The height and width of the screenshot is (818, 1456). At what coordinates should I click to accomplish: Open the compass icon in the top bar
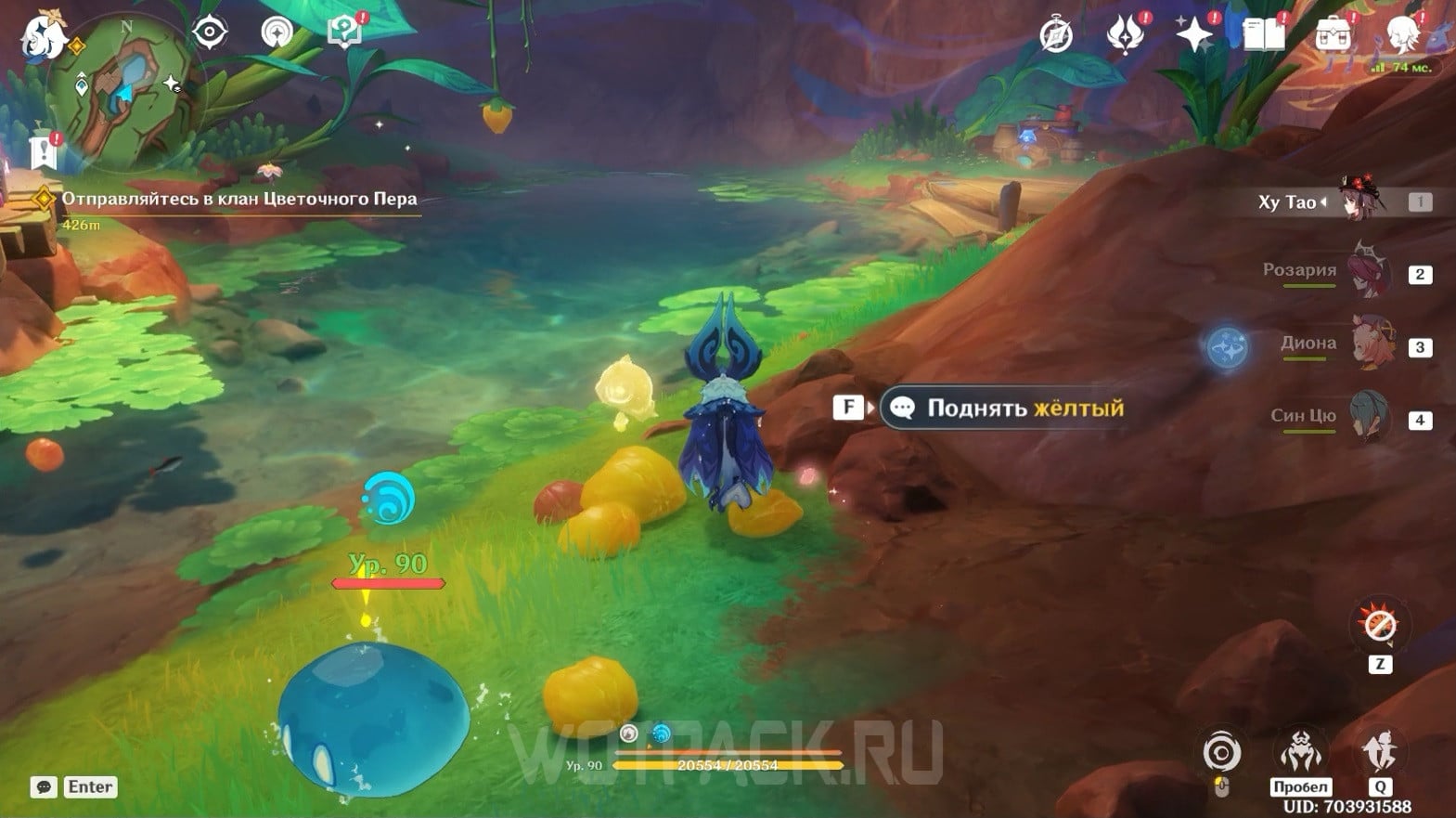pos(1056,35)
